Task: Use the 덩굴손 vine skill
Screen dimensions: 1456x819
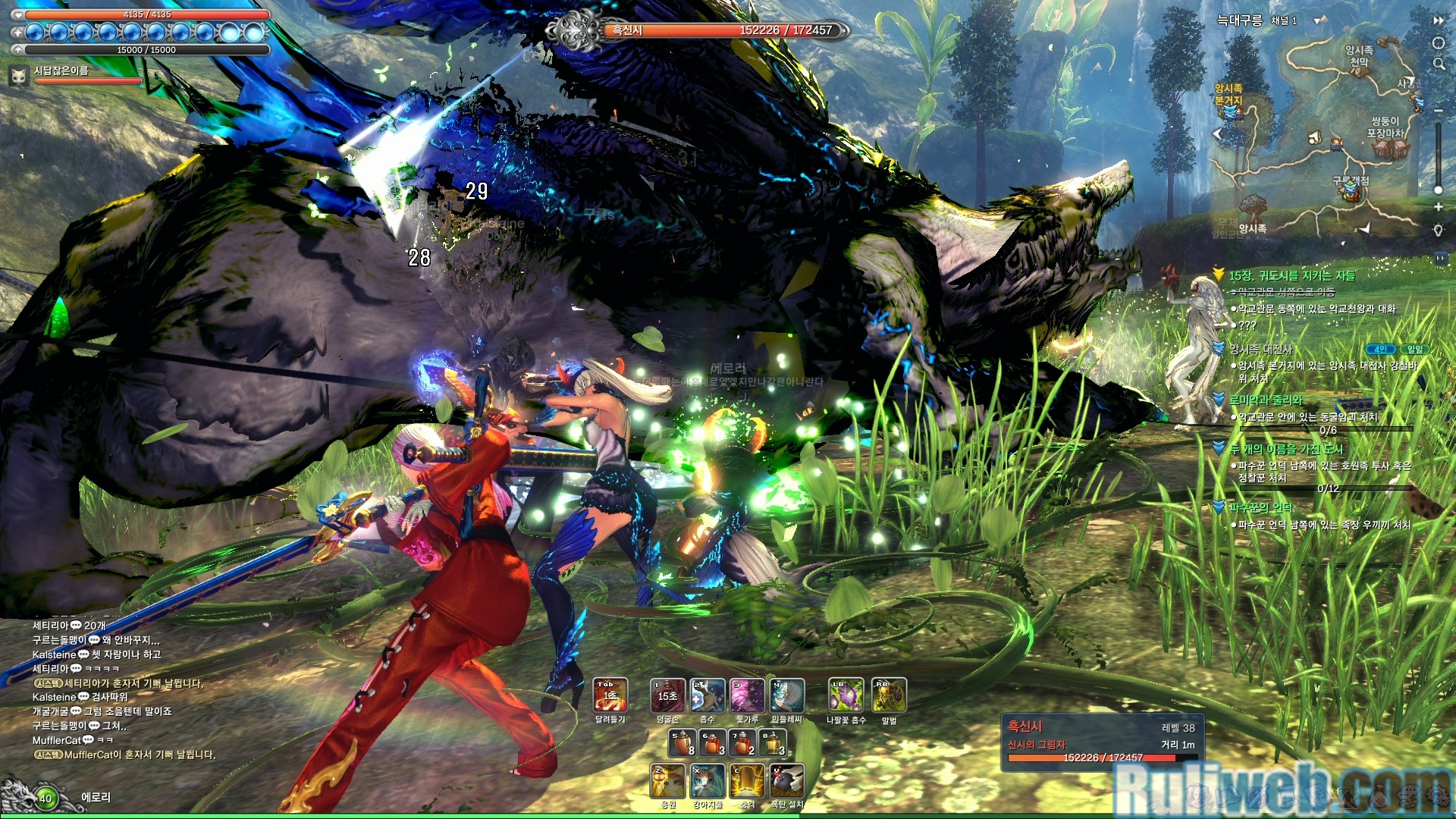Action: tap(667, 695)
